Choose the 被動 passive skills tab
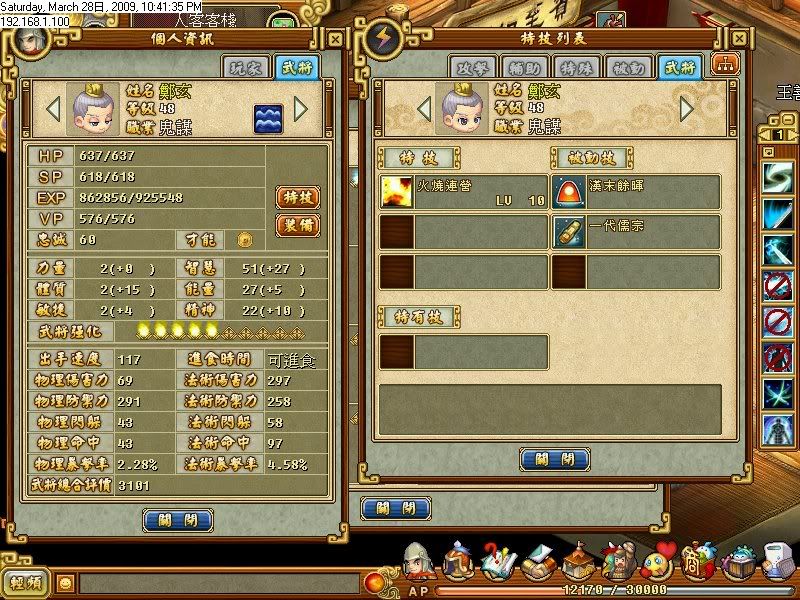Screen dimensions: 800x600 click(628, 68)
